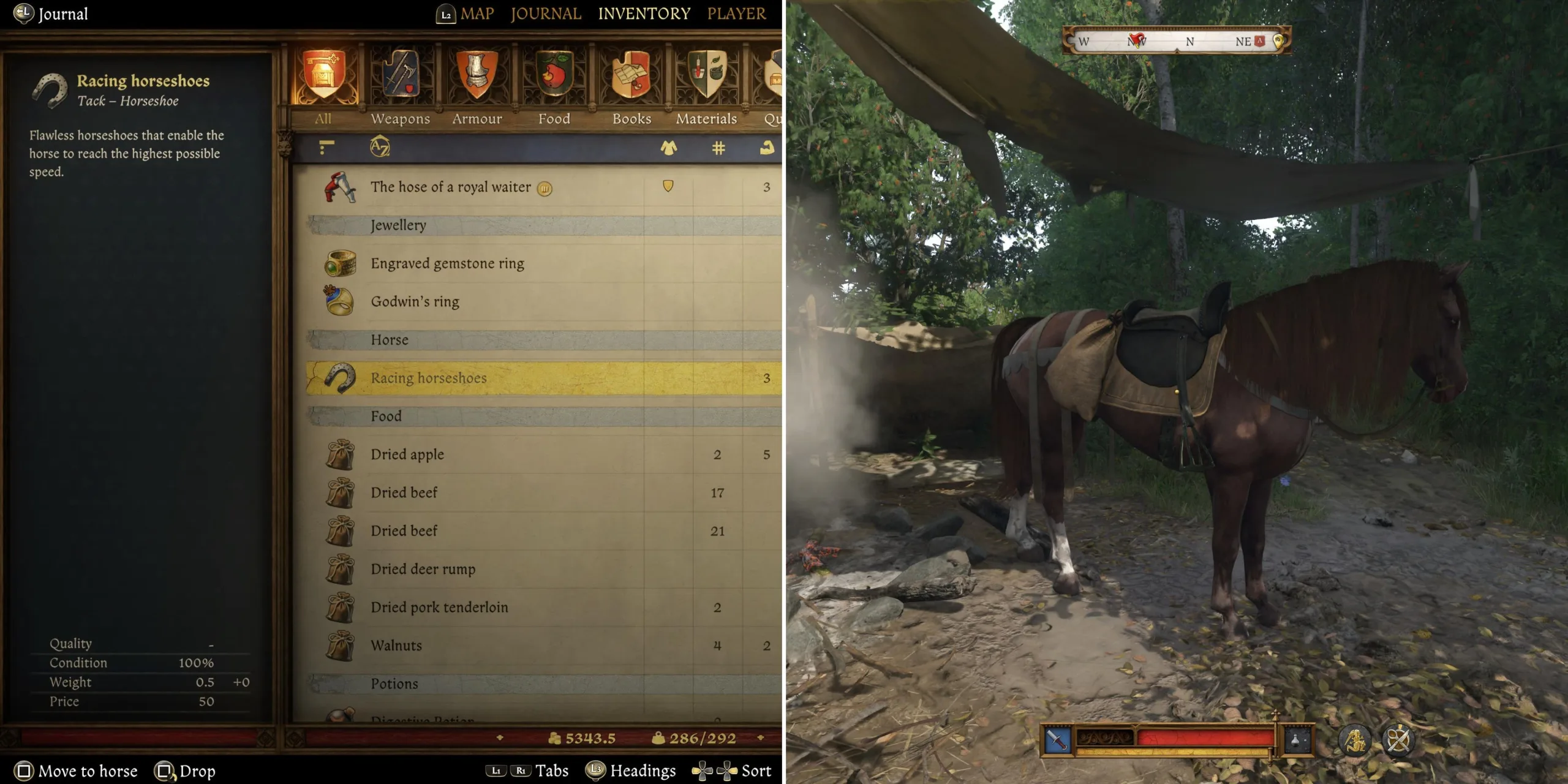Open the JOURNAL menu tab
1568x784 pixels.
(545, 13)
